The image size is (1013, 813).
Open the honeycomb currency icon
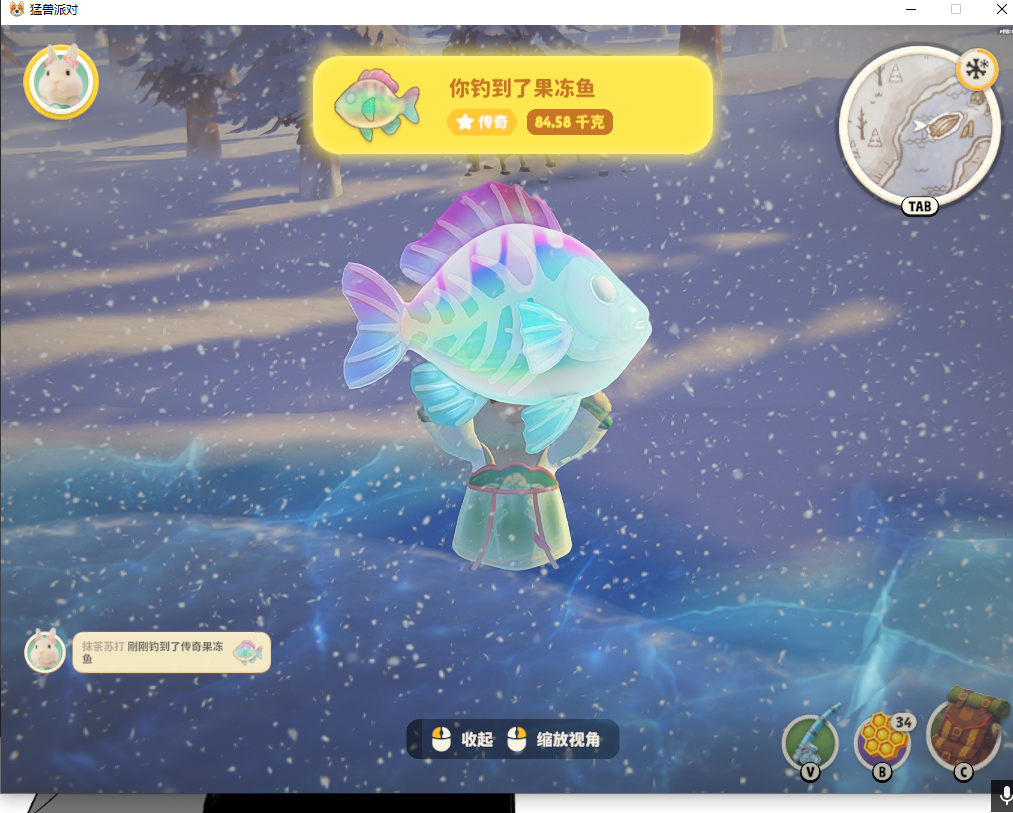[882, 743]
